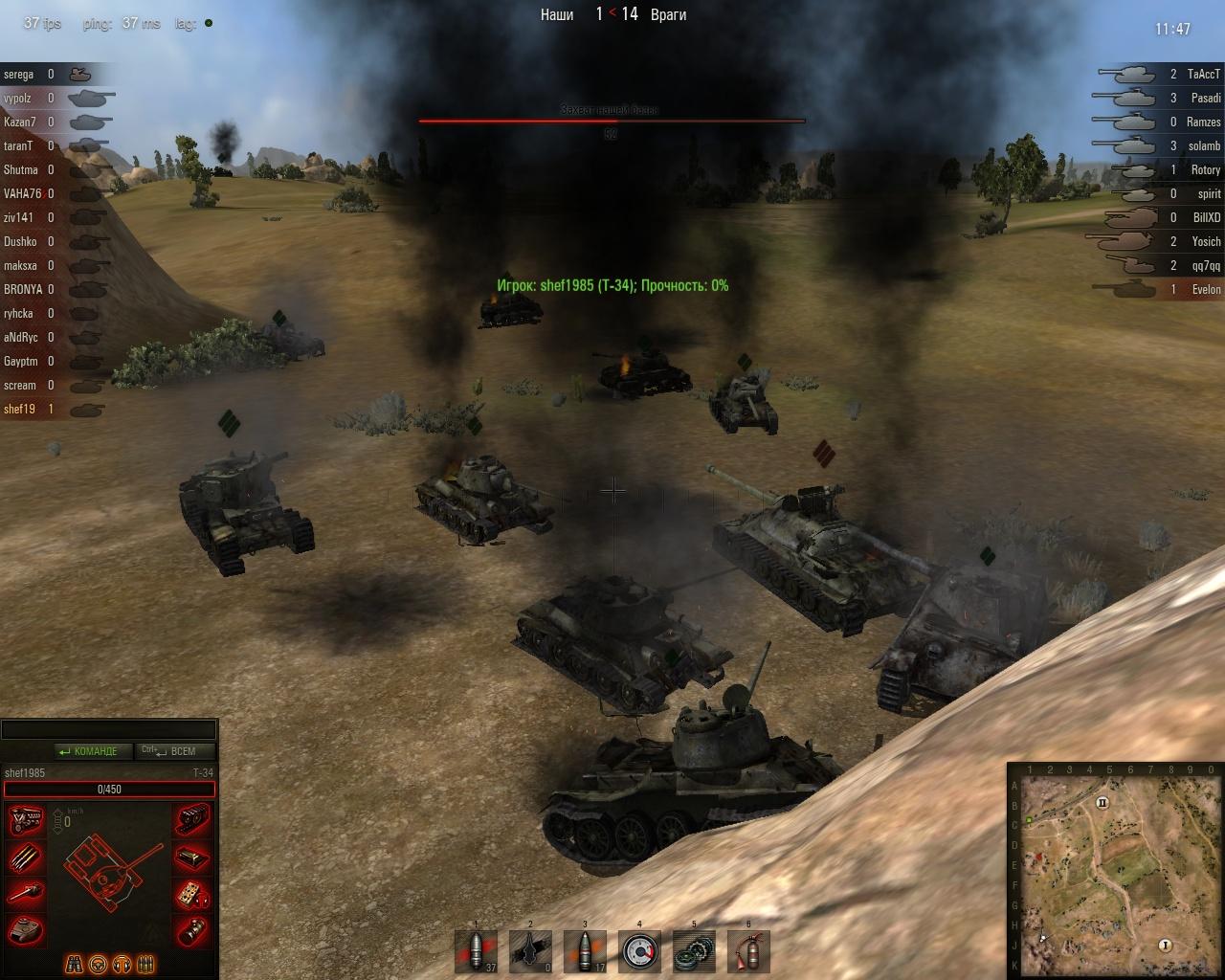Select the empty shell slot showing 0

(530, 951)
